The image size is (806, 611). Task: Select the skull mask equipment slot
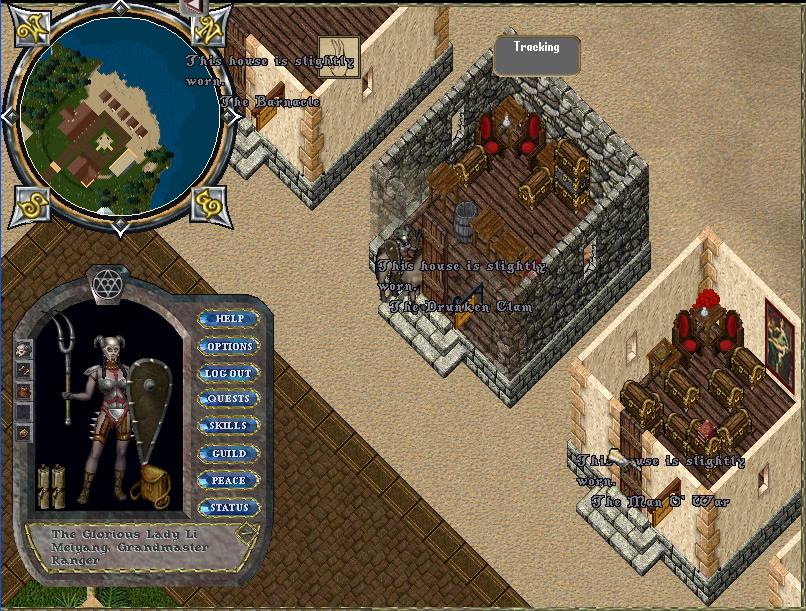(x=24, y=349)
